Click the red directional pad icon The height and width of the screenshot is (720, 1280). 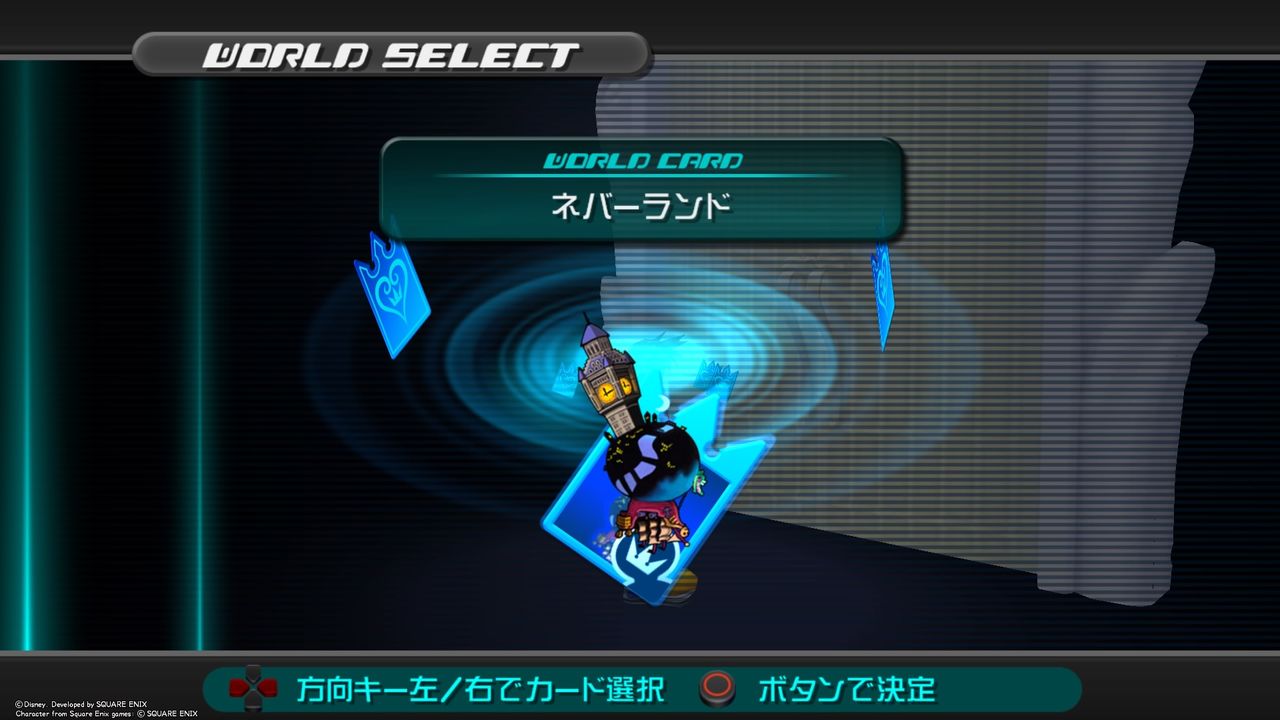(x=252, y=690)
